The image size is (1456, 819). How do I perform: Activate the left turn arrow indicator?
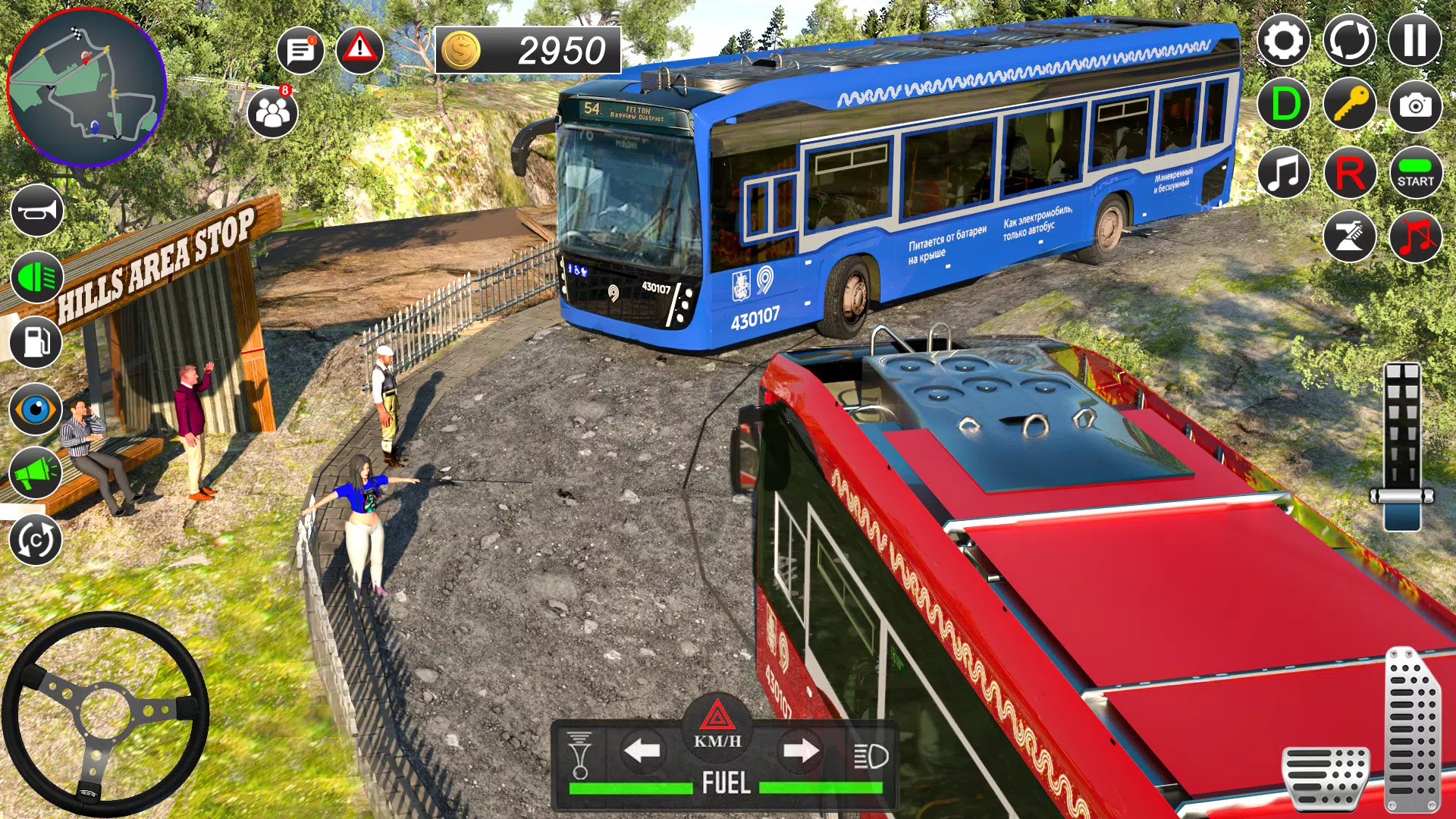[x=642, y=751]
